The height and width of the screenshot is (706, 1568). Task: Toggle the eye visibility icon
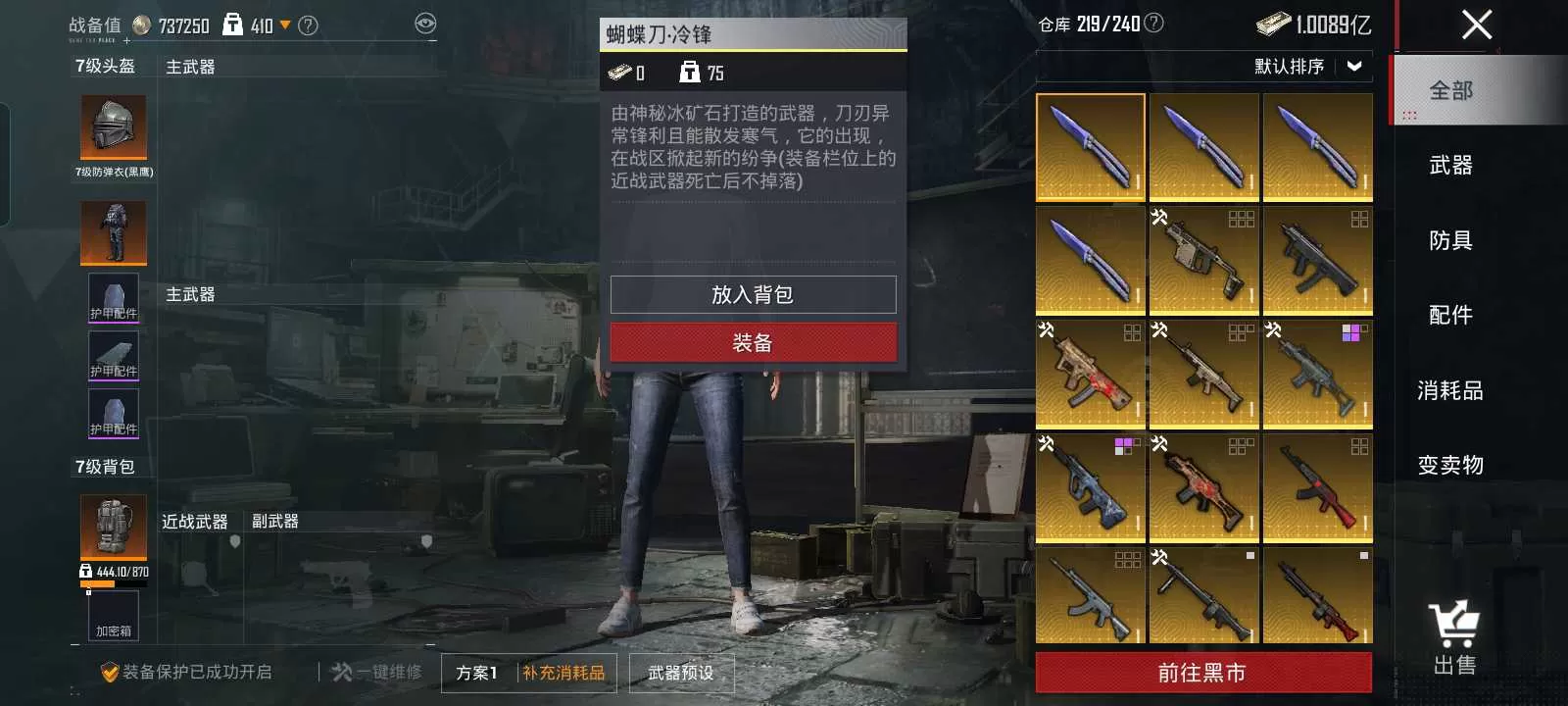pyautogui.click(x=425, y=24)
